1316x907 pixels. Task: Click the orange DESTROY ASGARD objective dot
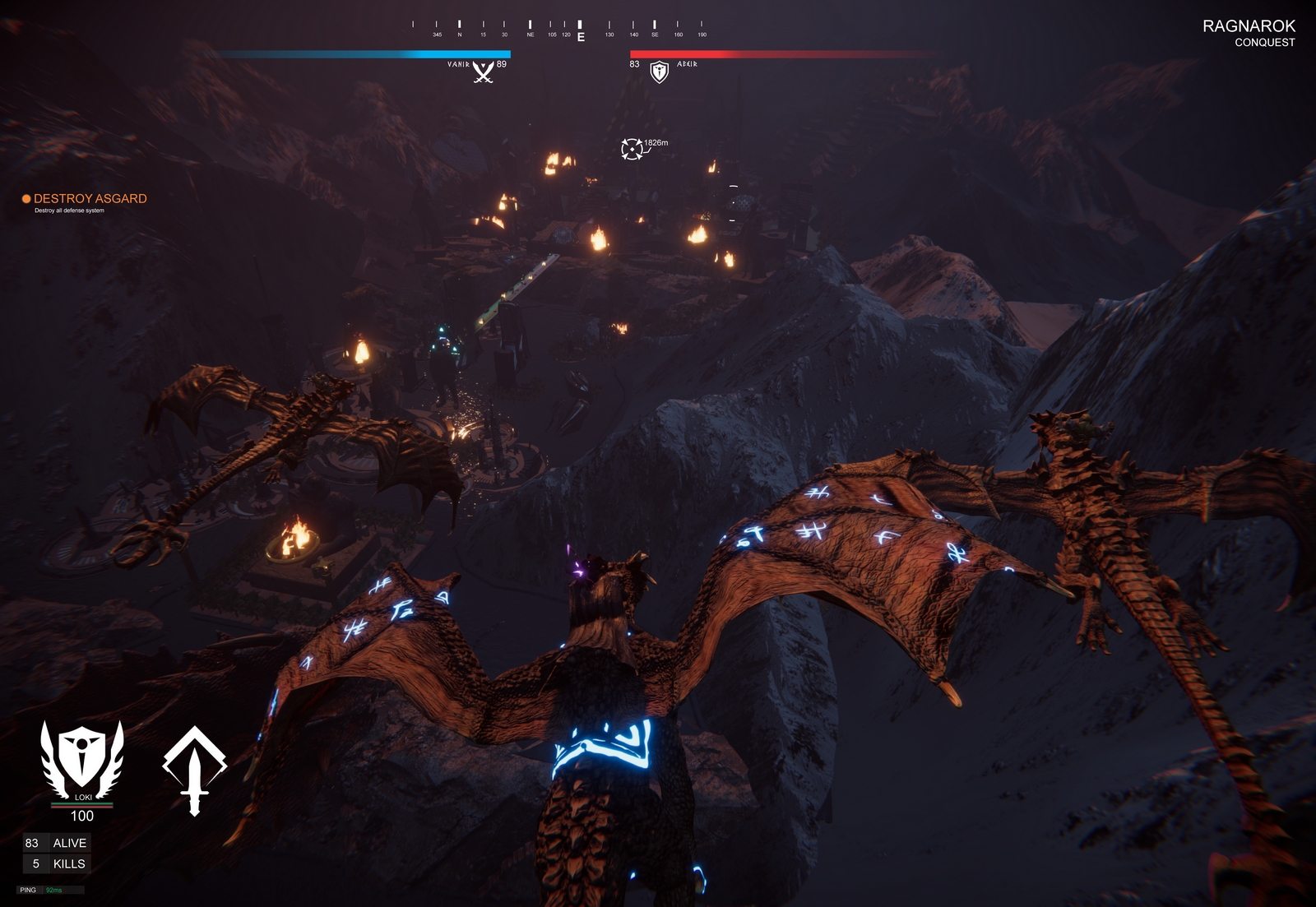(25, 199)
